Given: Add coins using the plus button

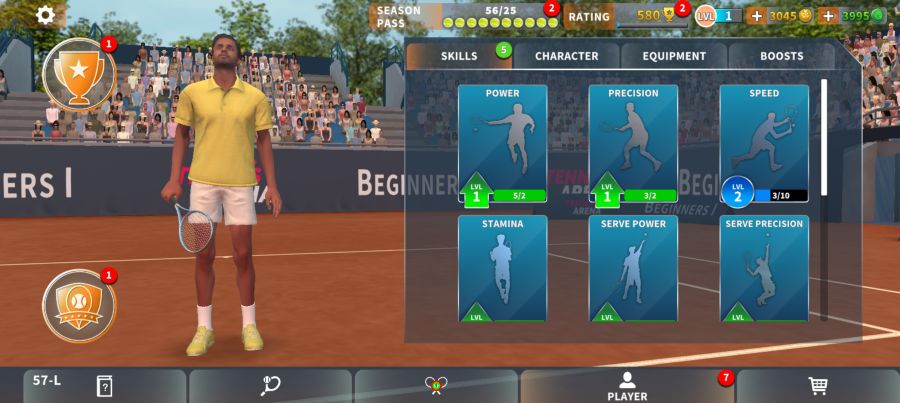Looking at the screenshot, I should [756, 15].
